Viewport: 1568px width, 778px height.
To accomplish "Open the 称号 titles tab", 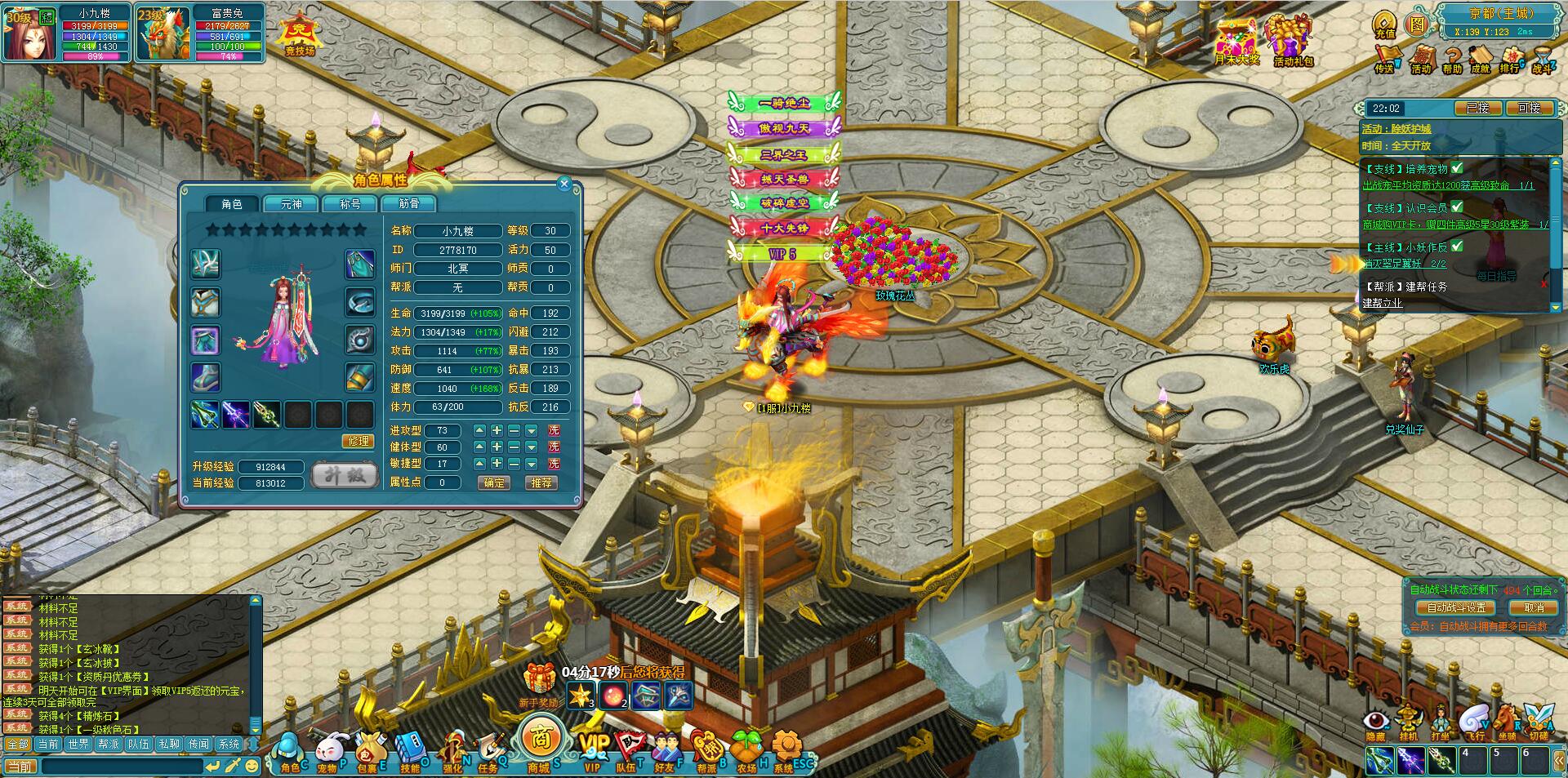I will pyautogui.click(x=350, y=204).
